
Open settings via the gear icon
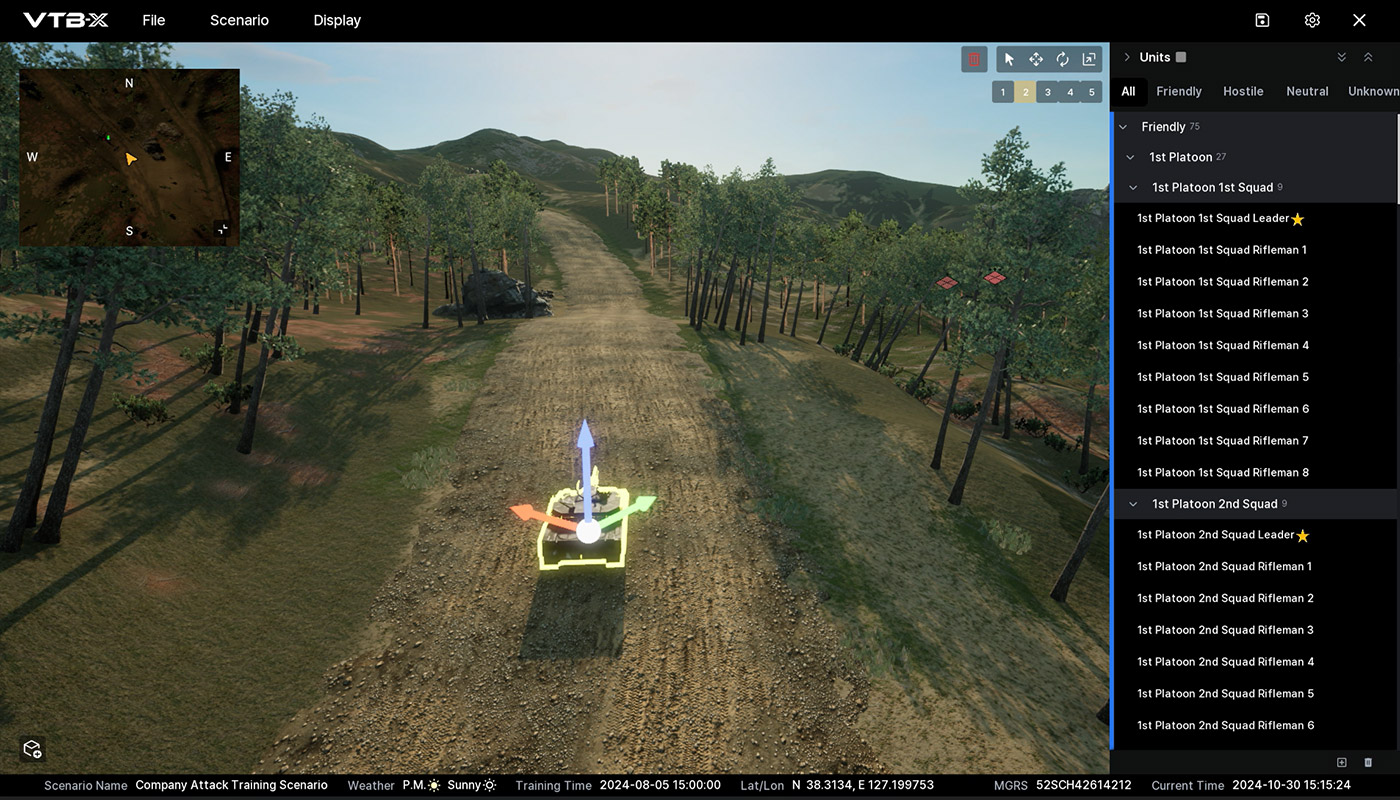click(x=1312, y=20)
